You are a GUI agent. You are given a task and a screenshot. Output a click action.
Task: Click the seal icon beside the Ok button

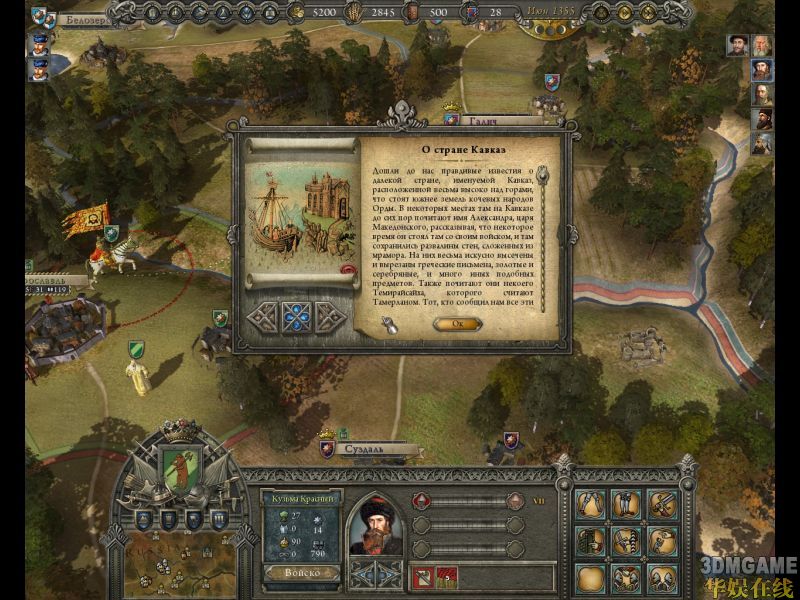pyautogui.click(x=388, y=322)
